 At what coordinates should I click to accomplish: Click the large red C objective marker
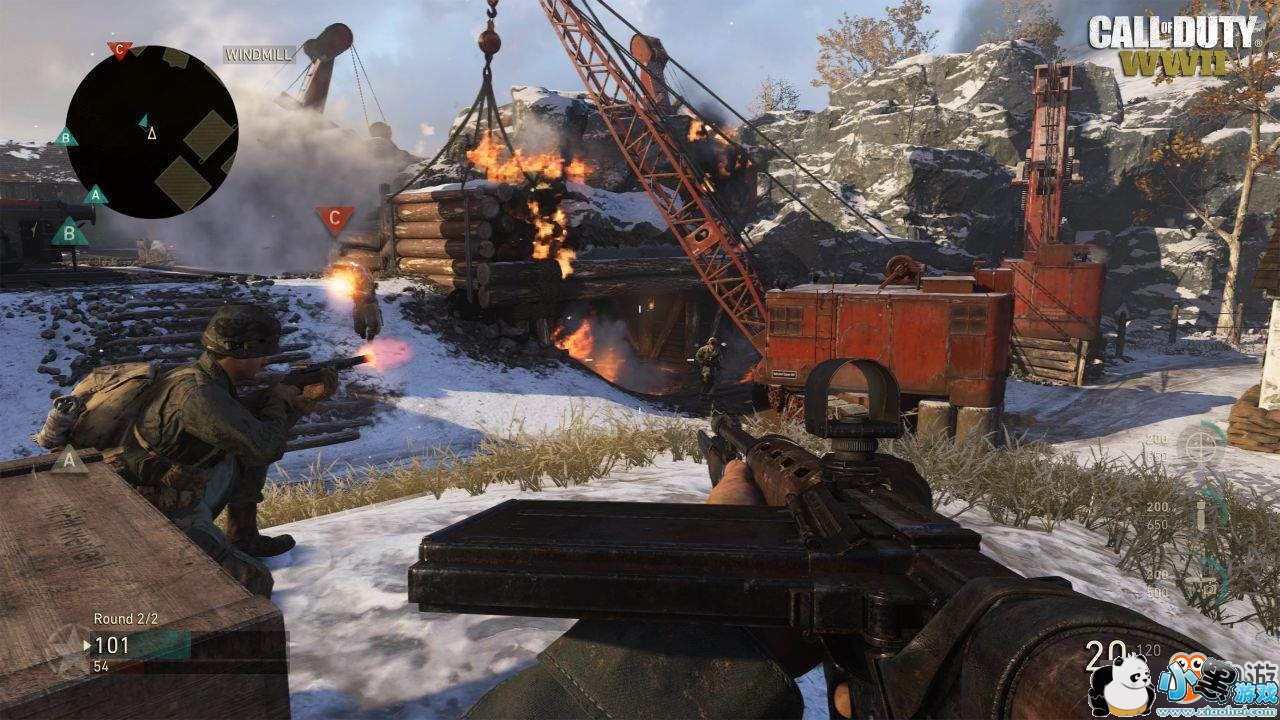334,218
